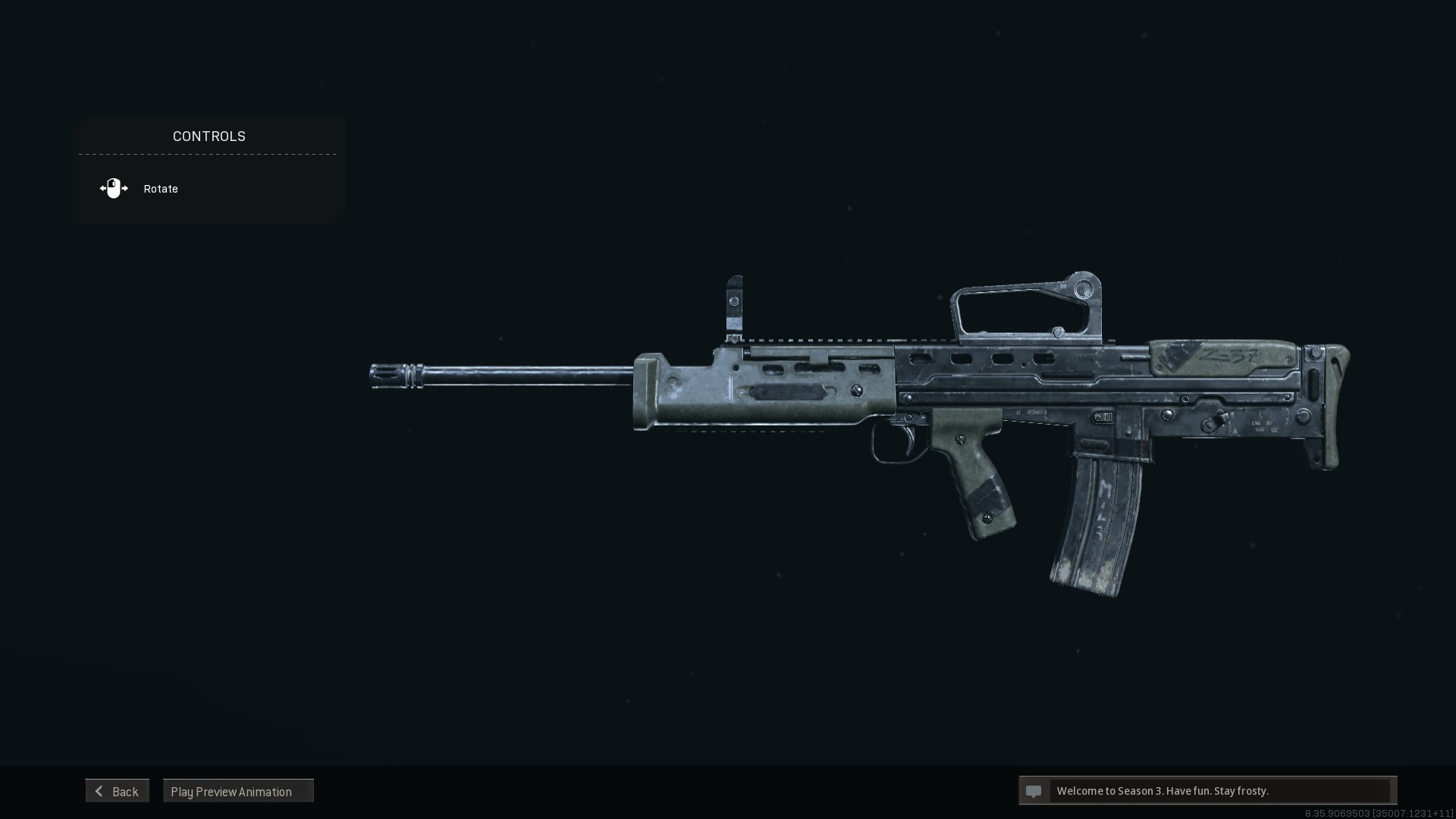Viewport: 1456px width, 819px height.
Task: Click the CONTROLS panel header
Action: click(x=209, y=136)
